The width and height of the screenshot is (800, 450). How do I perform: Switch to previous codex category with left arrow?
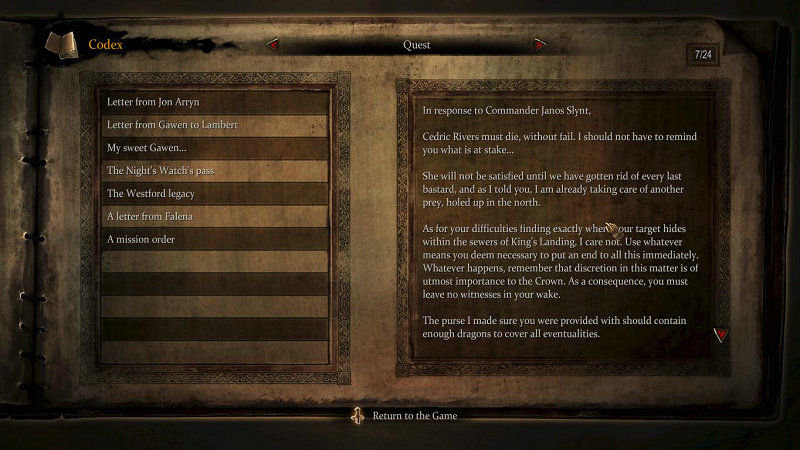coord(272,45)
